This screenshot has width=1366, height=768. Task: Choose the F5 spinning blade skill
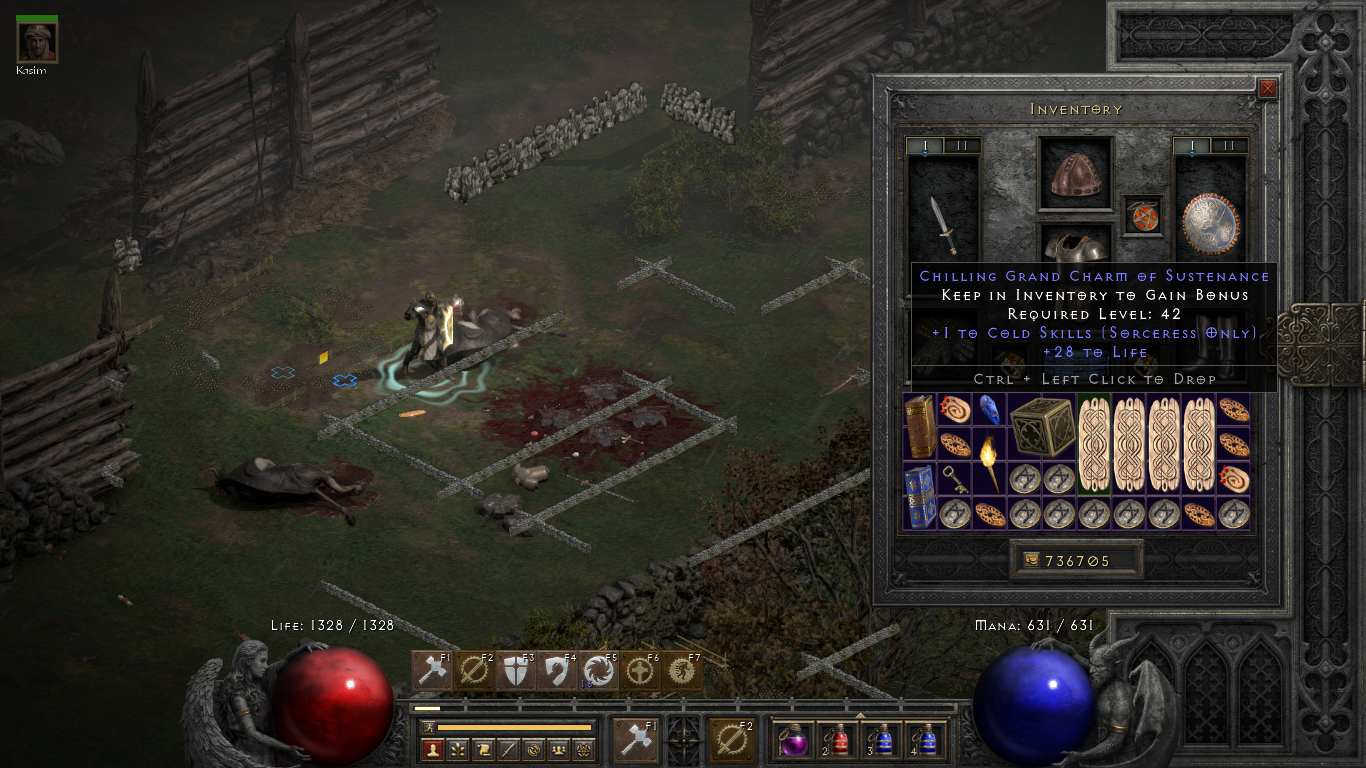pos(599,671)
